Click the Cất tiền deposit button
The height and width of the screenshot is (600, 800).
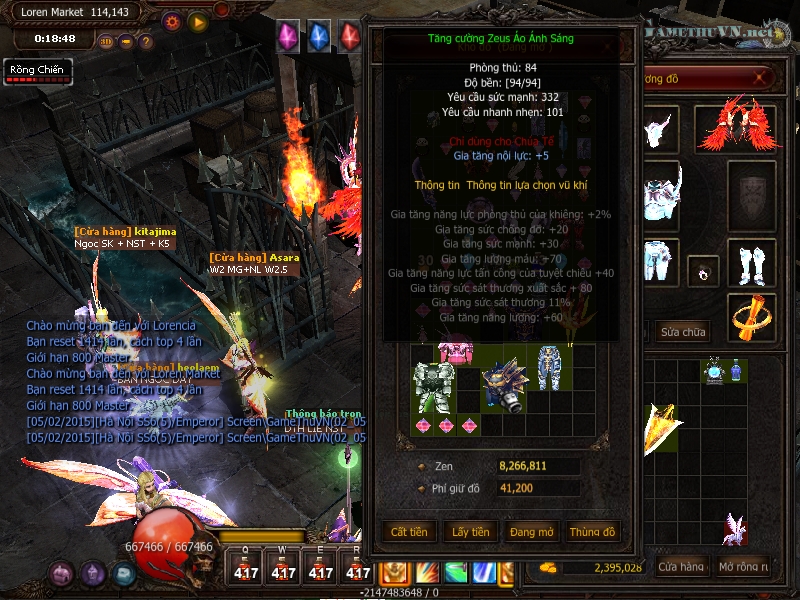coord(409,532)
